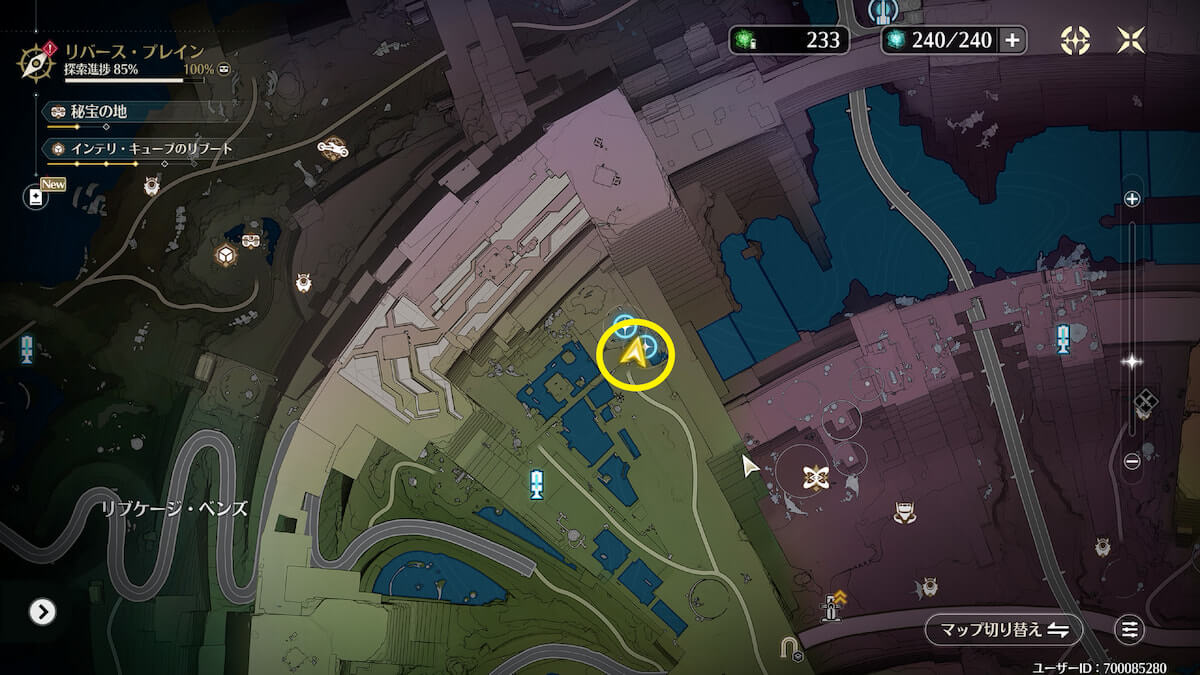Image resolution: width=1200 pixels, height=675 pixels.
Task: Zoom out with the map's minus button
Action: 1132,461
